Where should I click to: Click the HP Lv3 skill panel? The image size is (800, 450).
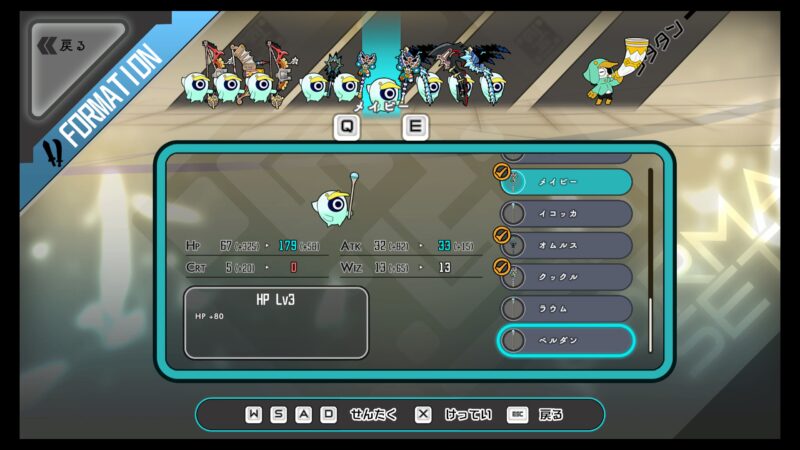coord(276,322)
